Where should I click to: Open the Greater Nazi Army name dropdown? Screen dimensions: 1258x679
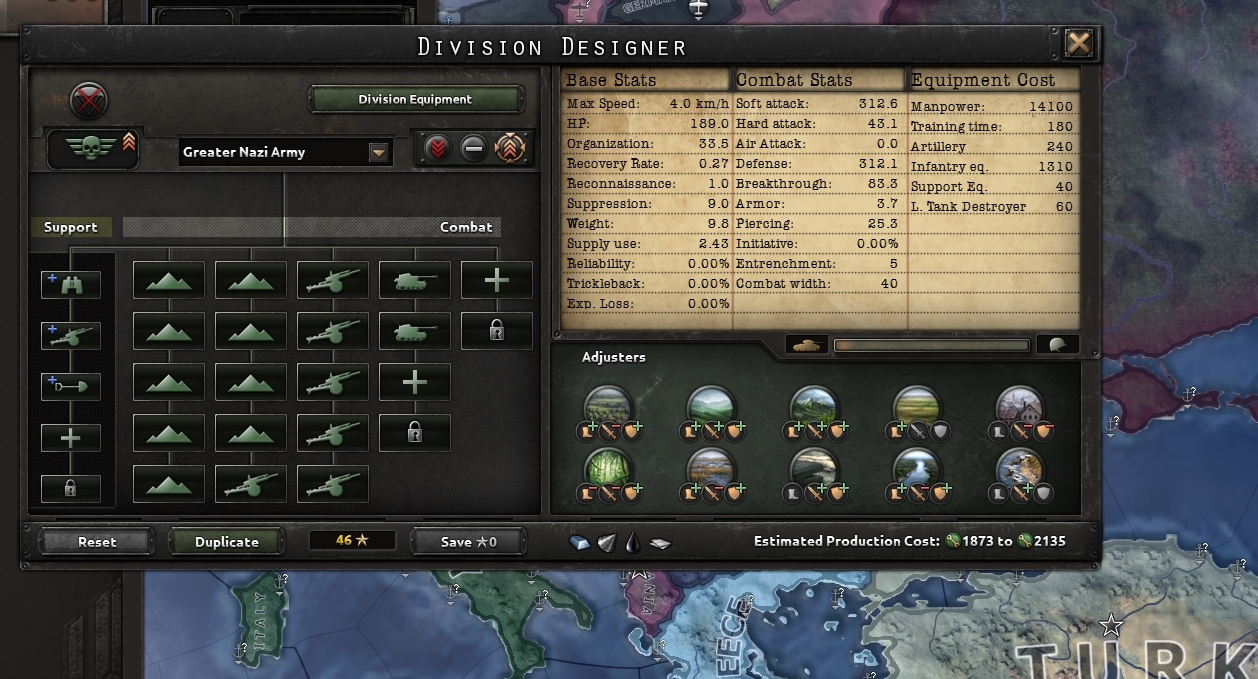(x=378, y=152)
